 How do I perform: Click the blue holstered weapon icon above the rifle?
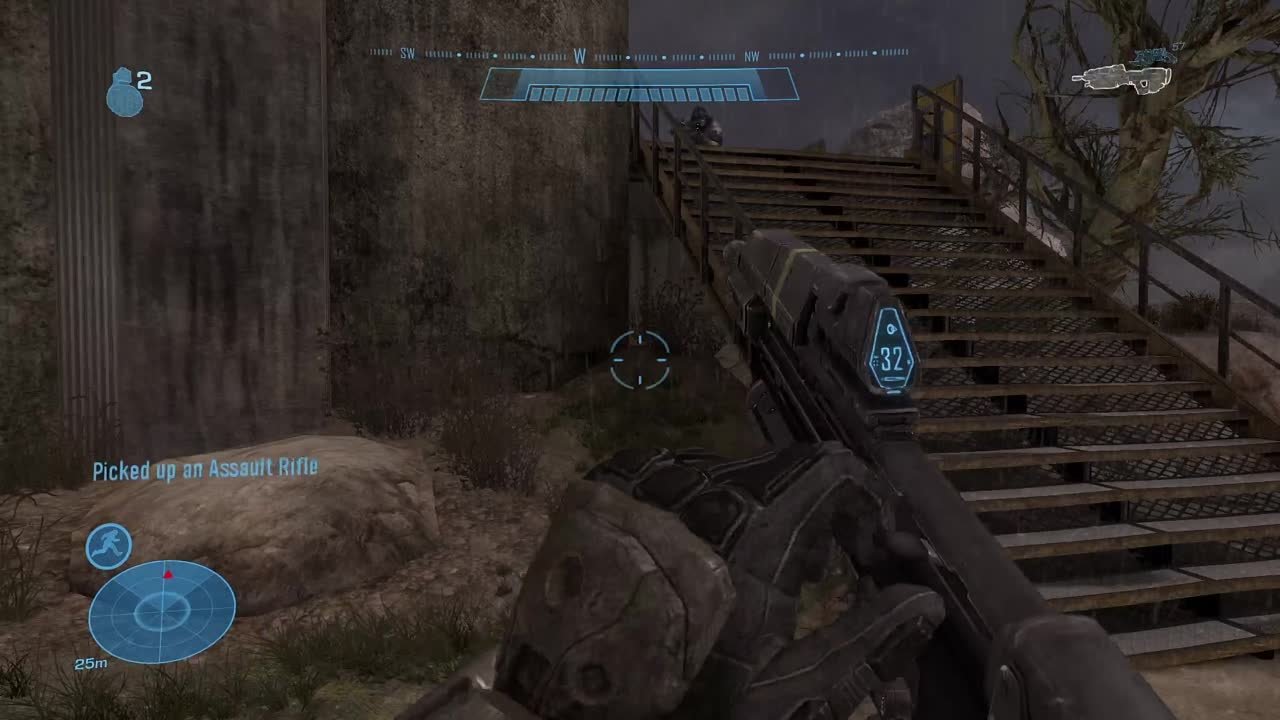tap(1155, 55)
